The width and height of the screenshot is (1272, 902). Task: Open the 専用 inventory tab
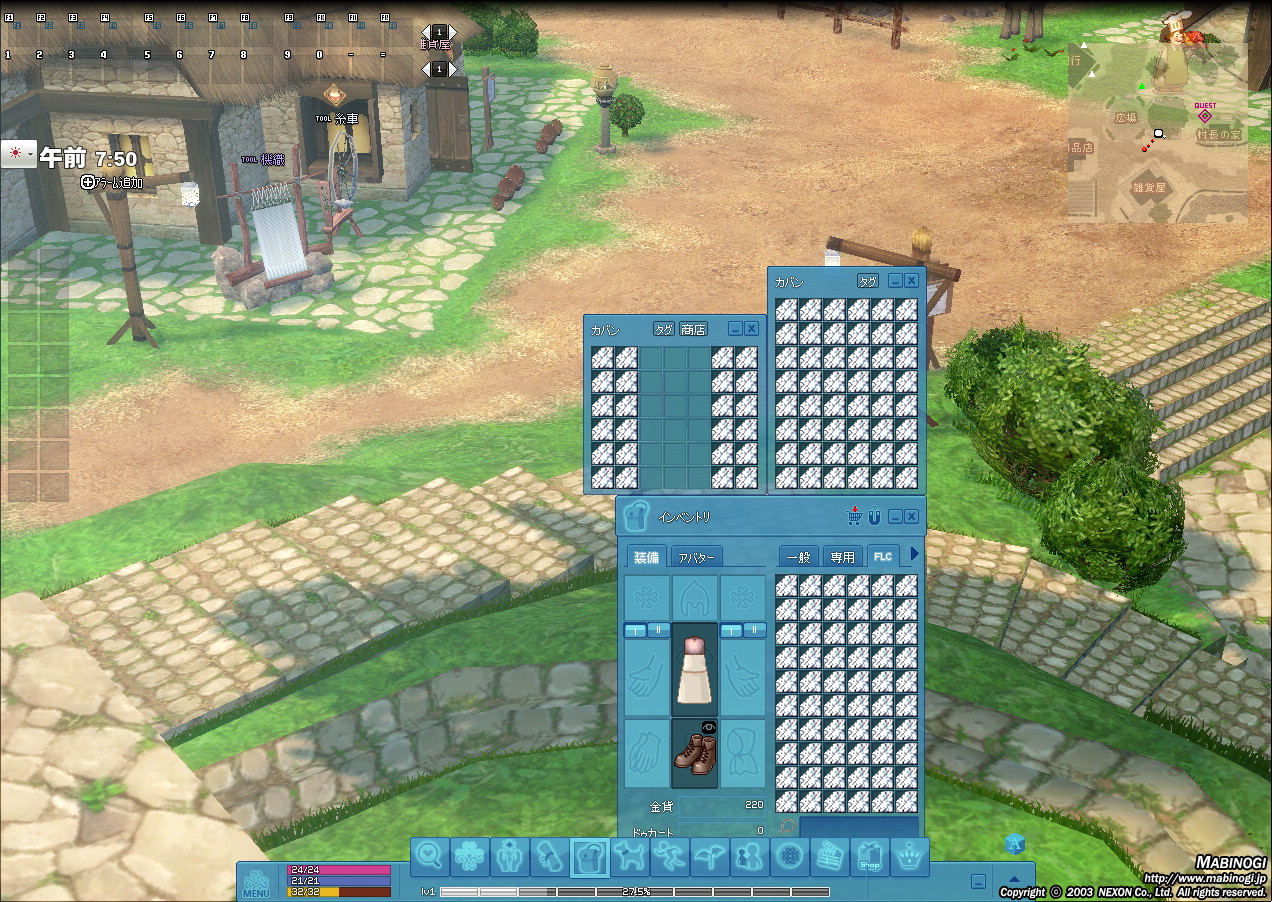pyautogui.click(x=842, y=557)
